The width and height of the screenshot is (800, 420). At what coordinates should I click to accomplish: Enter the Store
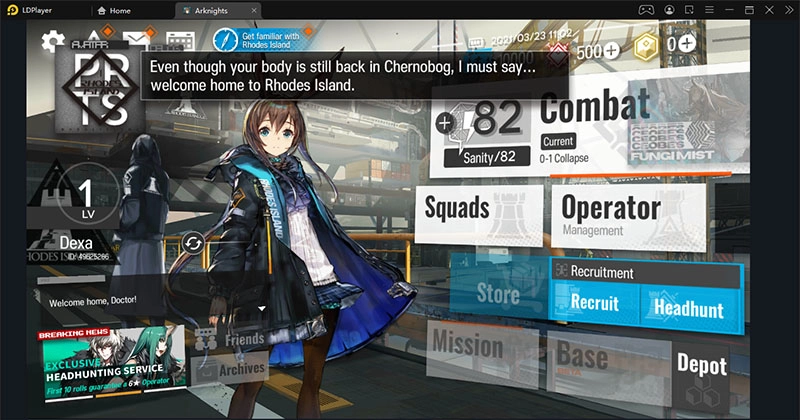click(497, 293)
